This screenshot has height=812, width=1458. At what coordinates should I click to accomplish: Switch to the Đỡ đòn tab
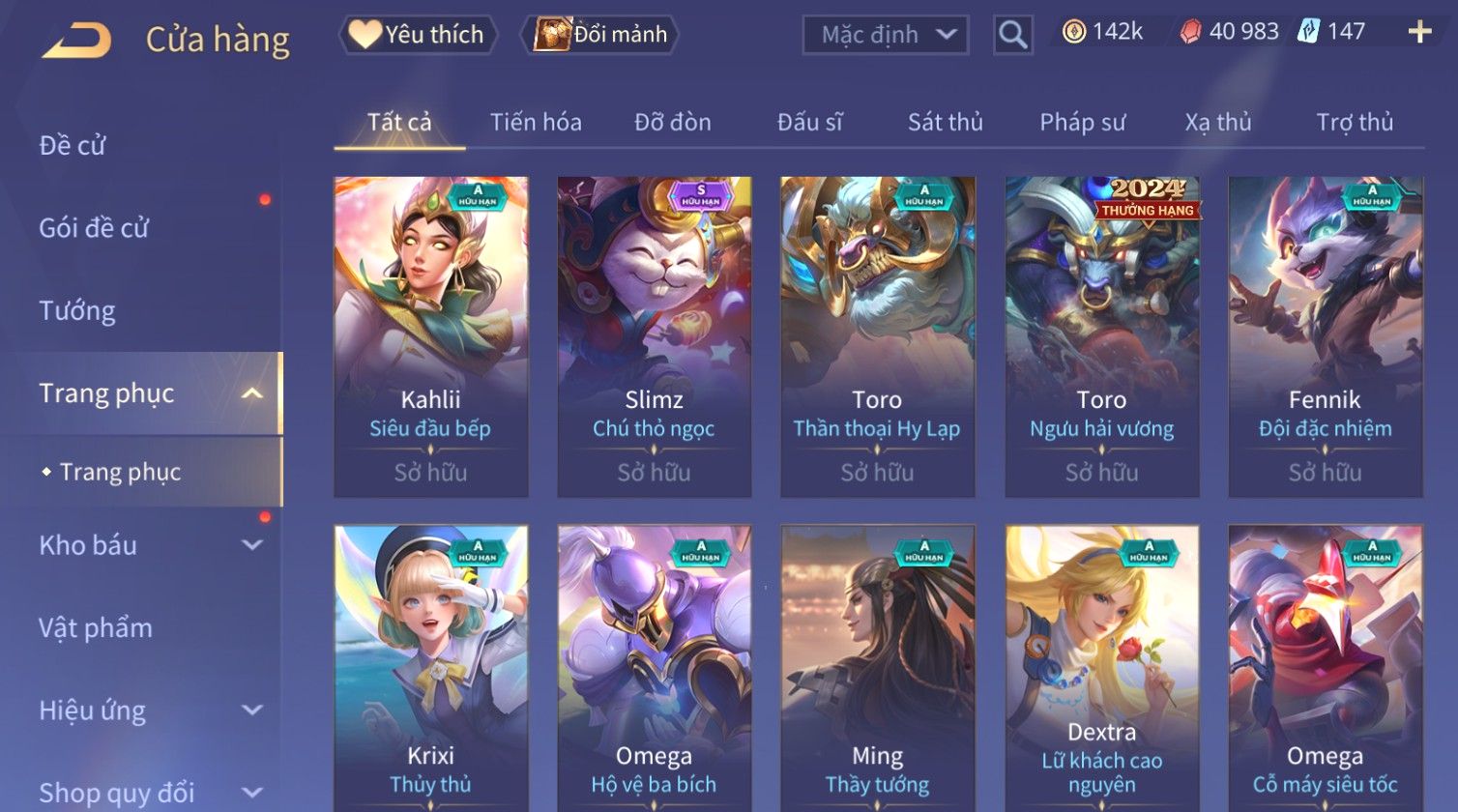[673, 123]
